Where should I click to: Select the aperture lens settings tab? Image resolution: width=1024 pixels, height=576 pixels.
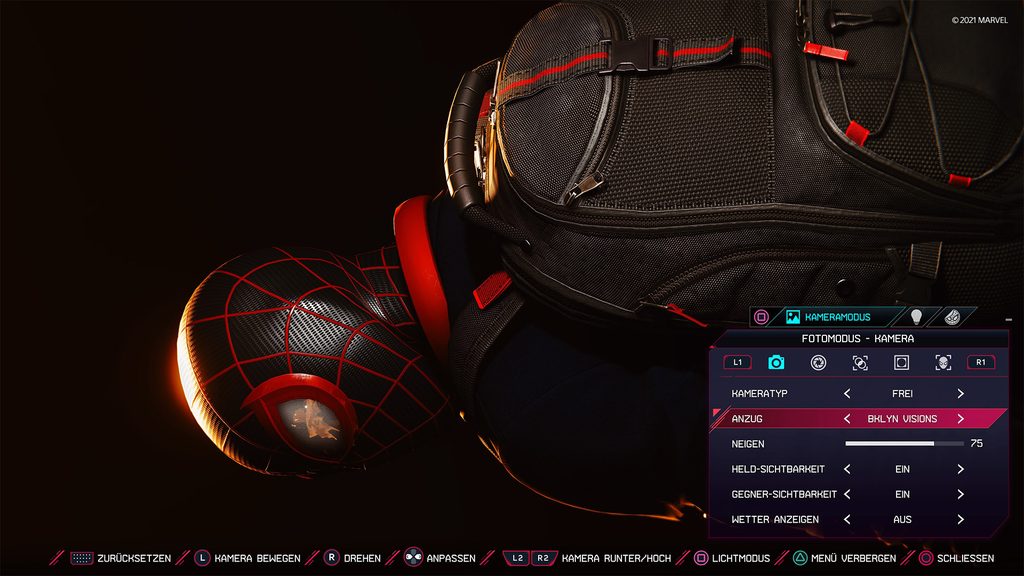pyautogui.click(x=818, y=362)
